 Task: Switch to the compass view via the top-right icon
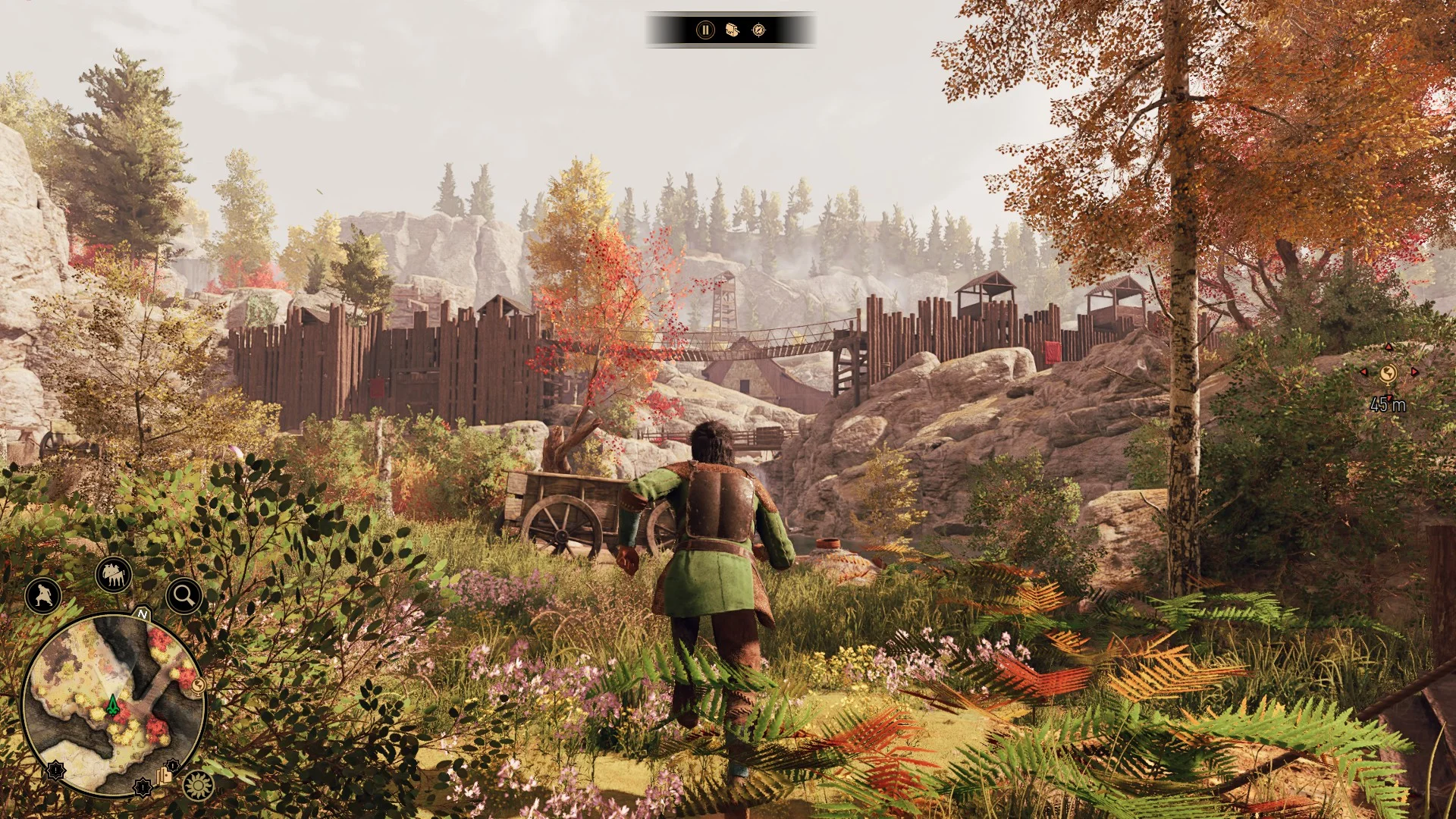coord(758,30)
